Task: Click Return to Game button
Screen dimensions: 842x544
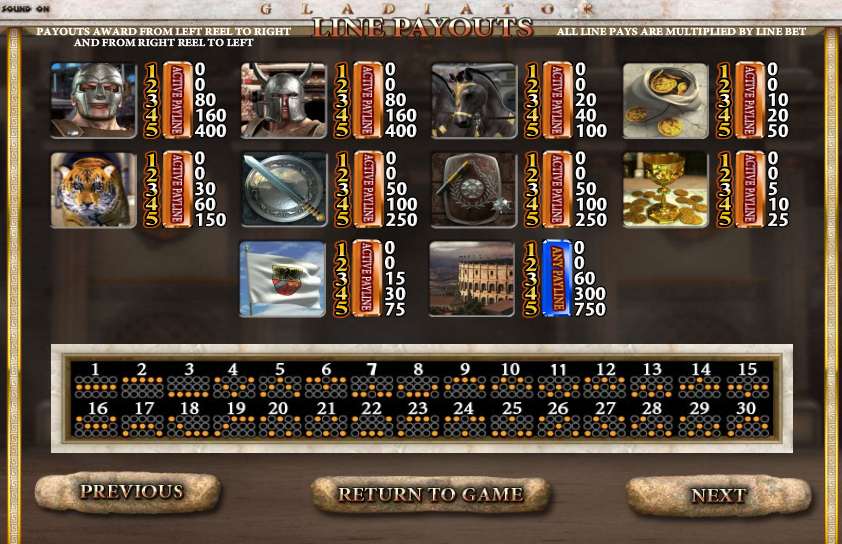Action: coord(430,494)
